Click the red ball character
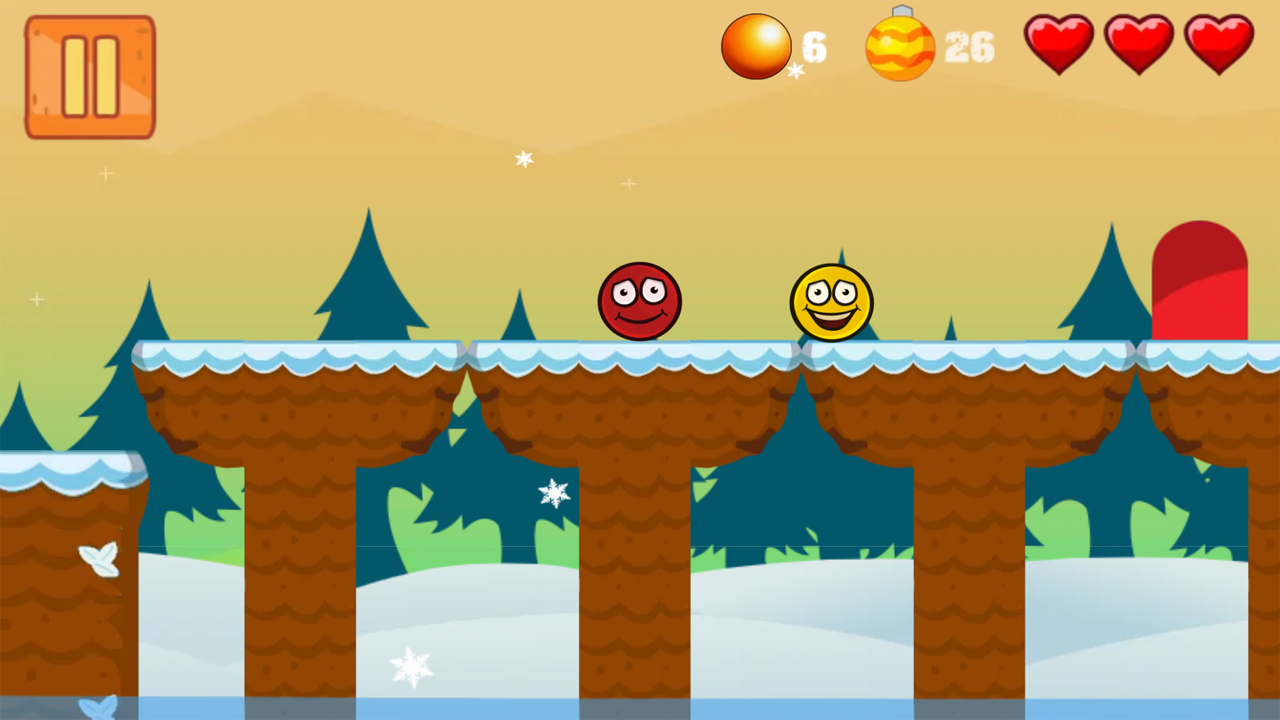 point(640,302)
